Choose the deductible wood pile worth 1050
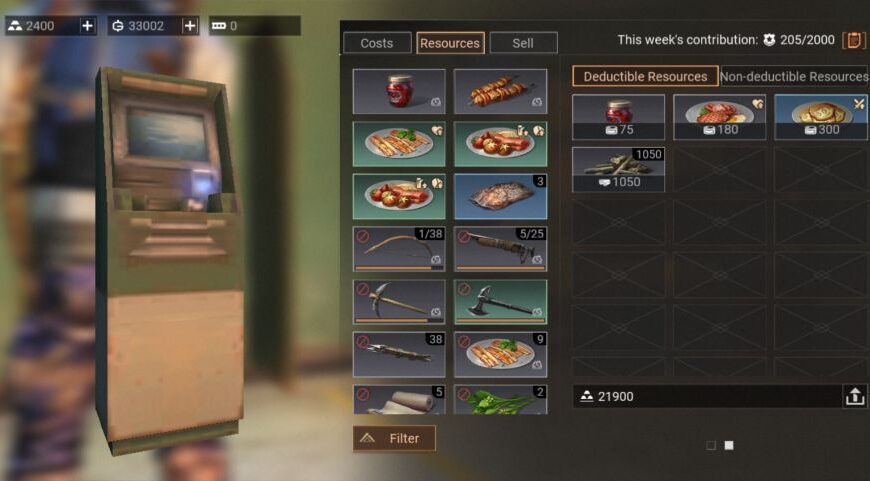 pos(618,169)
